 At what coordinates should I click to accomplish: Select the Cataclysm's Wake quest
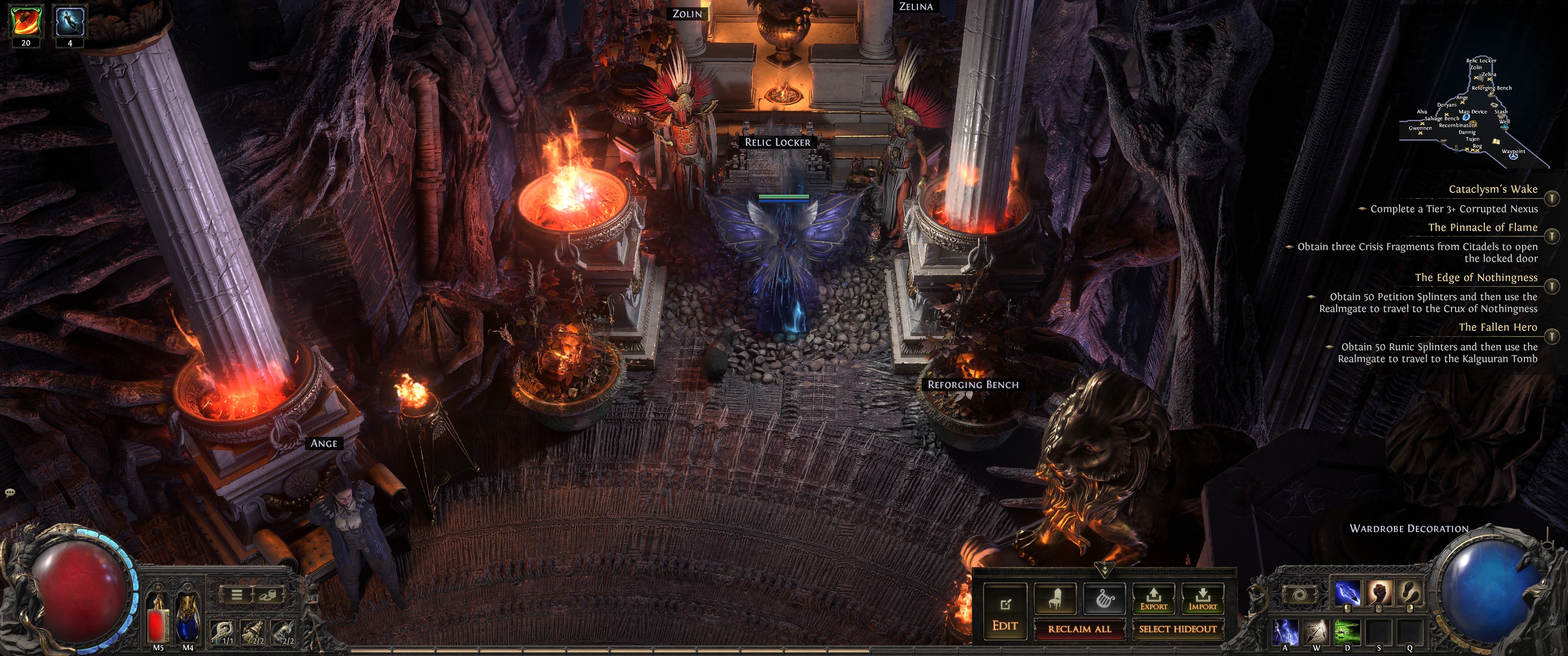pos(1492,189)
